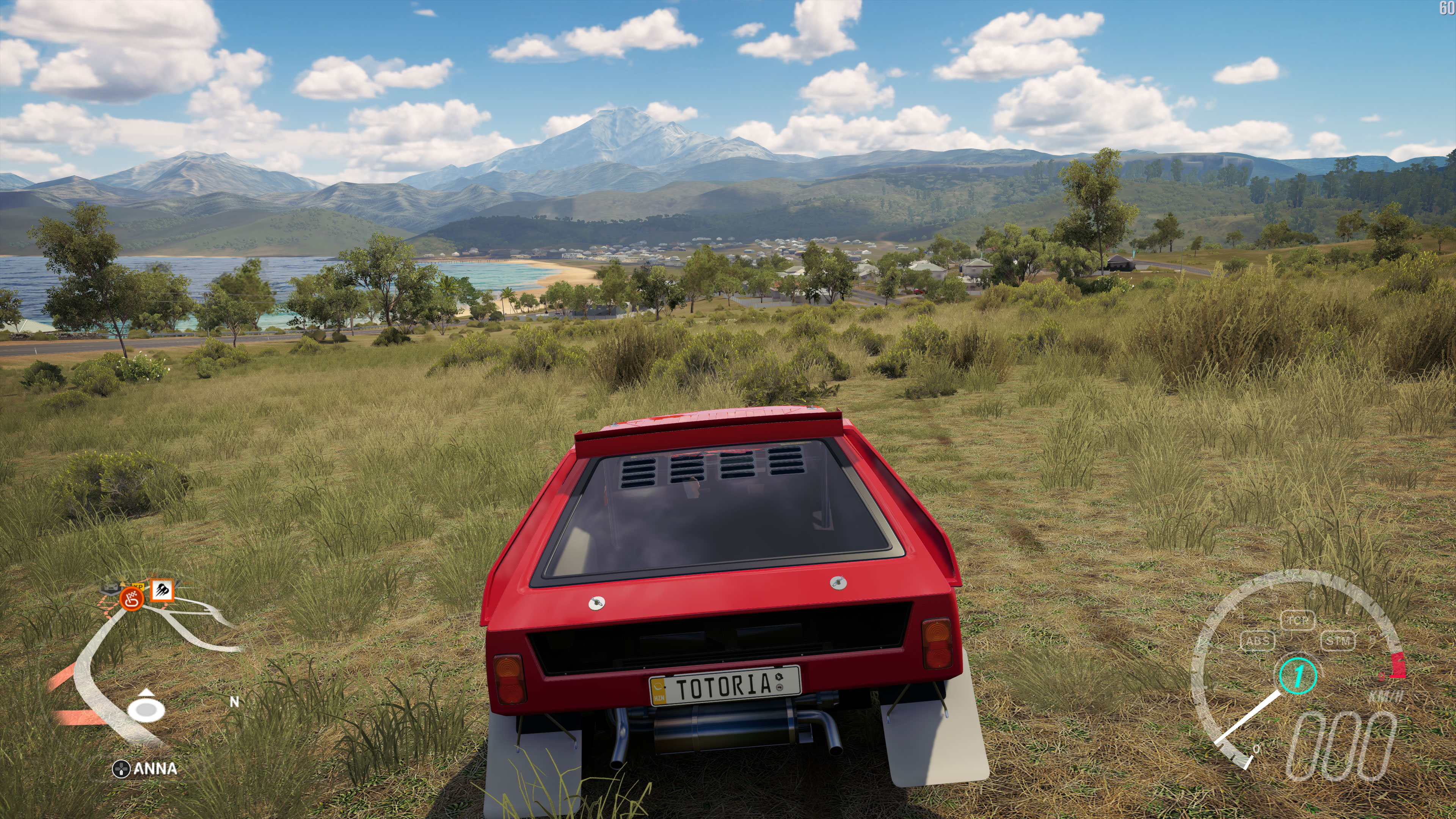Click the TCR indicator on the speedometer
The width and height of the screenshot is (1456, 819).
[x=1297, y=620]
